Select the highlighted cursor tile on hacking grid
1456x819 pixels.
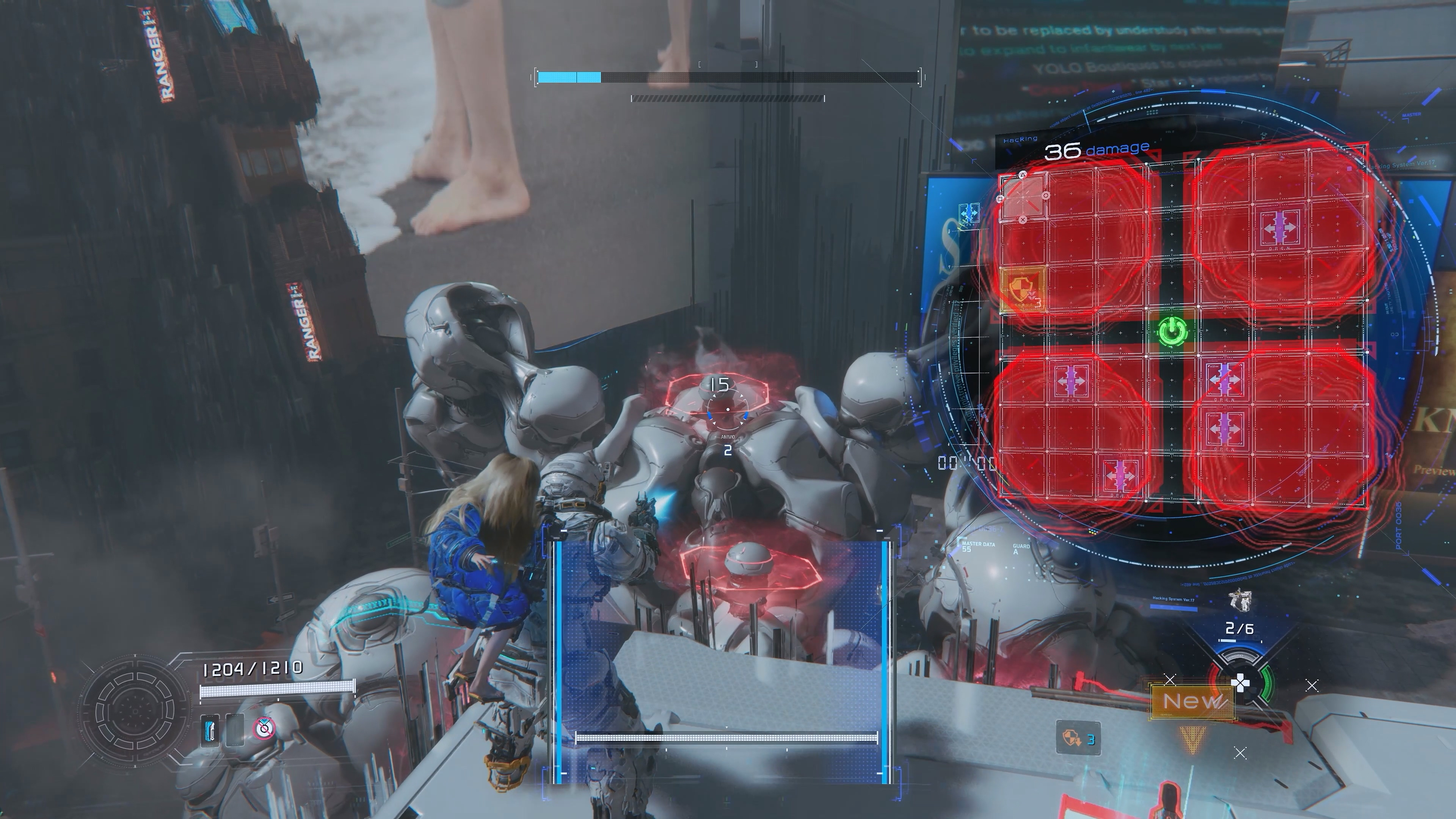tap(1023, 197)
